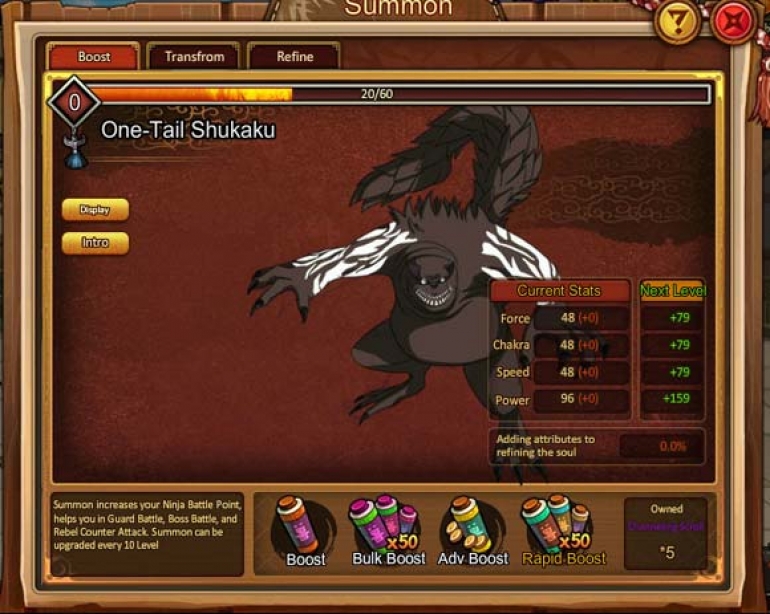Show the summon Intro
Image resolution: width=770 pixels, height=614 pixels.
[x=95, y=242]
